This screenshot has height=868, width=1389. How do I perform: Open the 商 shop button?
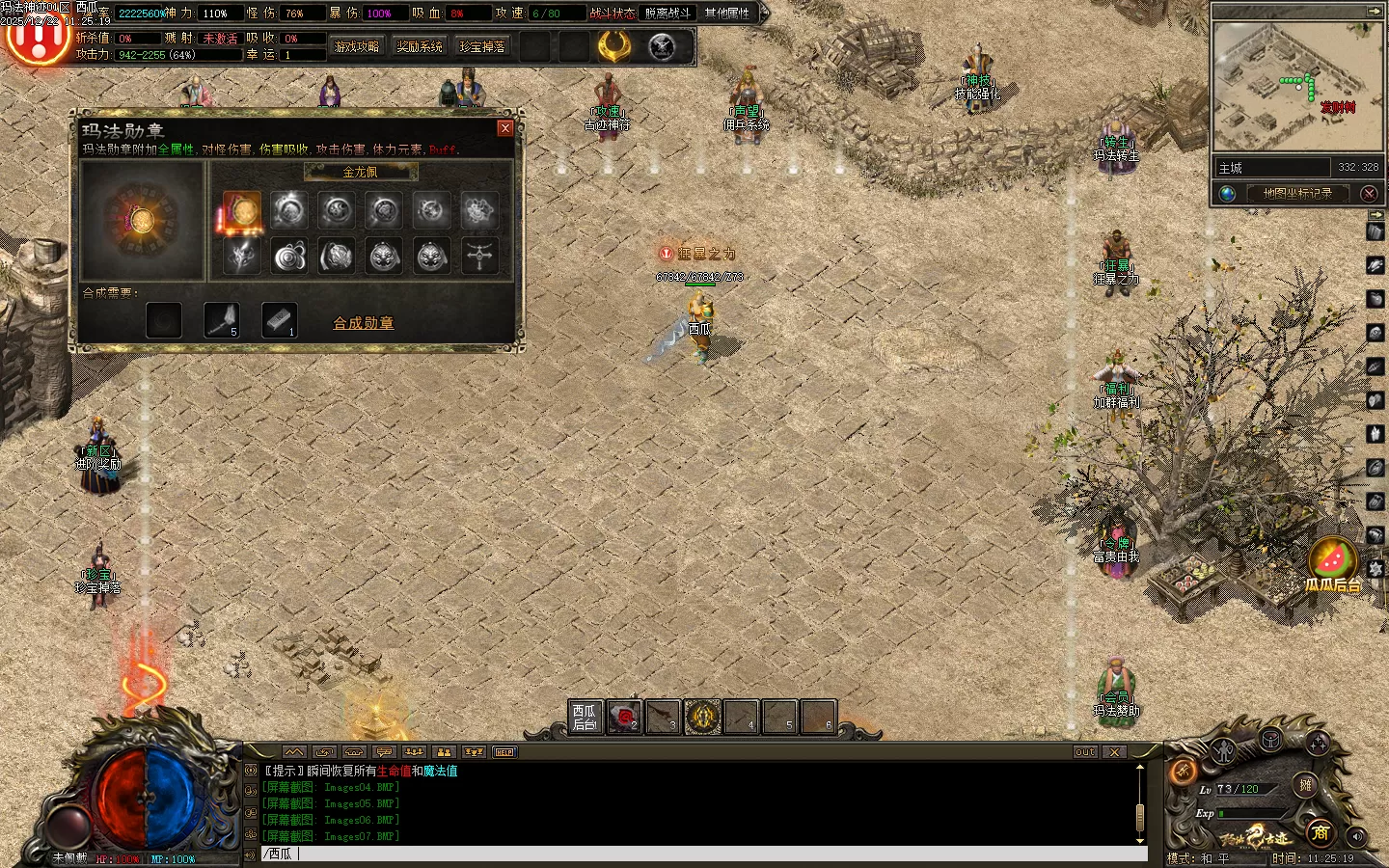point(1321,831)
